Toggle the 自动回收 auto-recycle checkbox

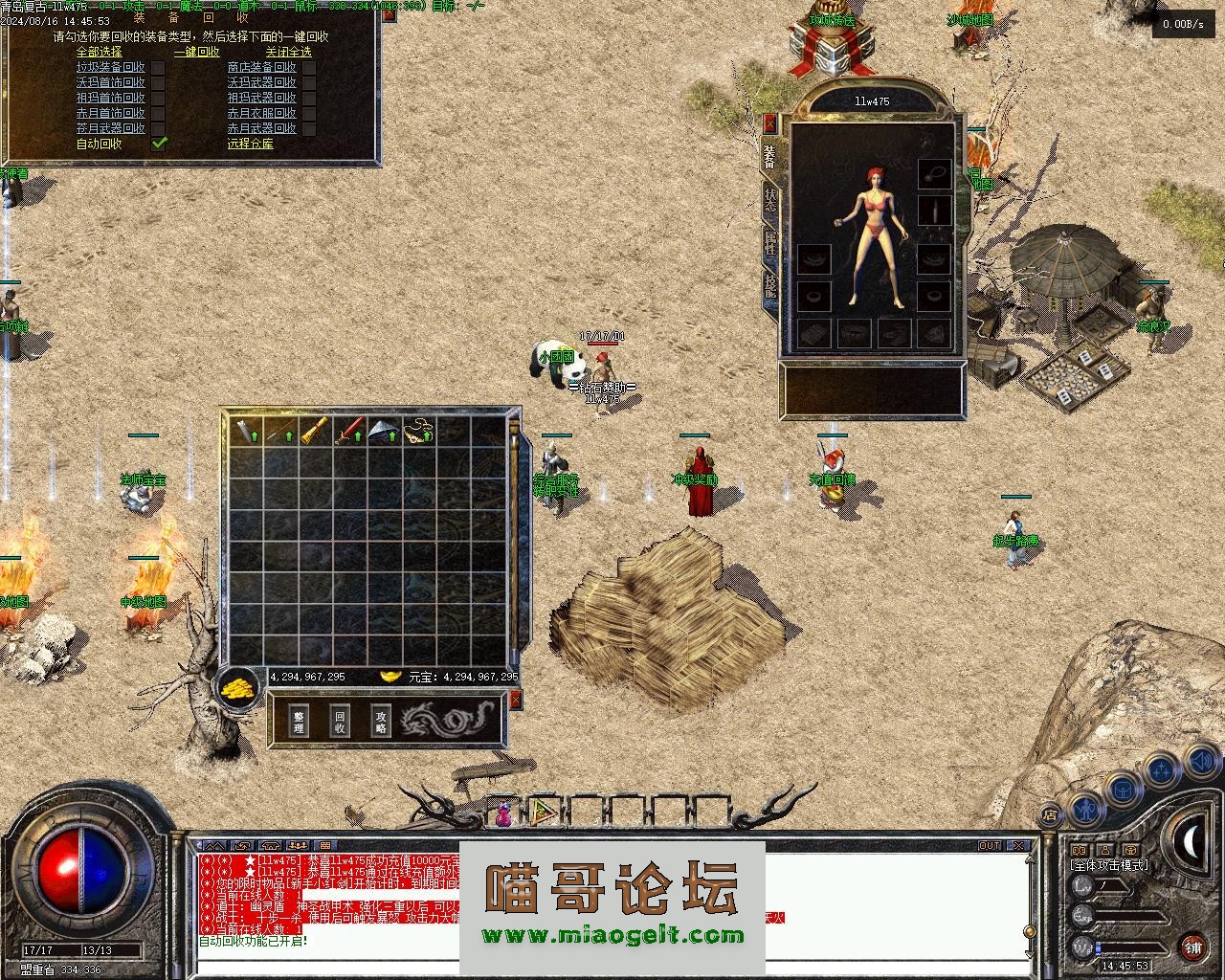tap(159, 144)
